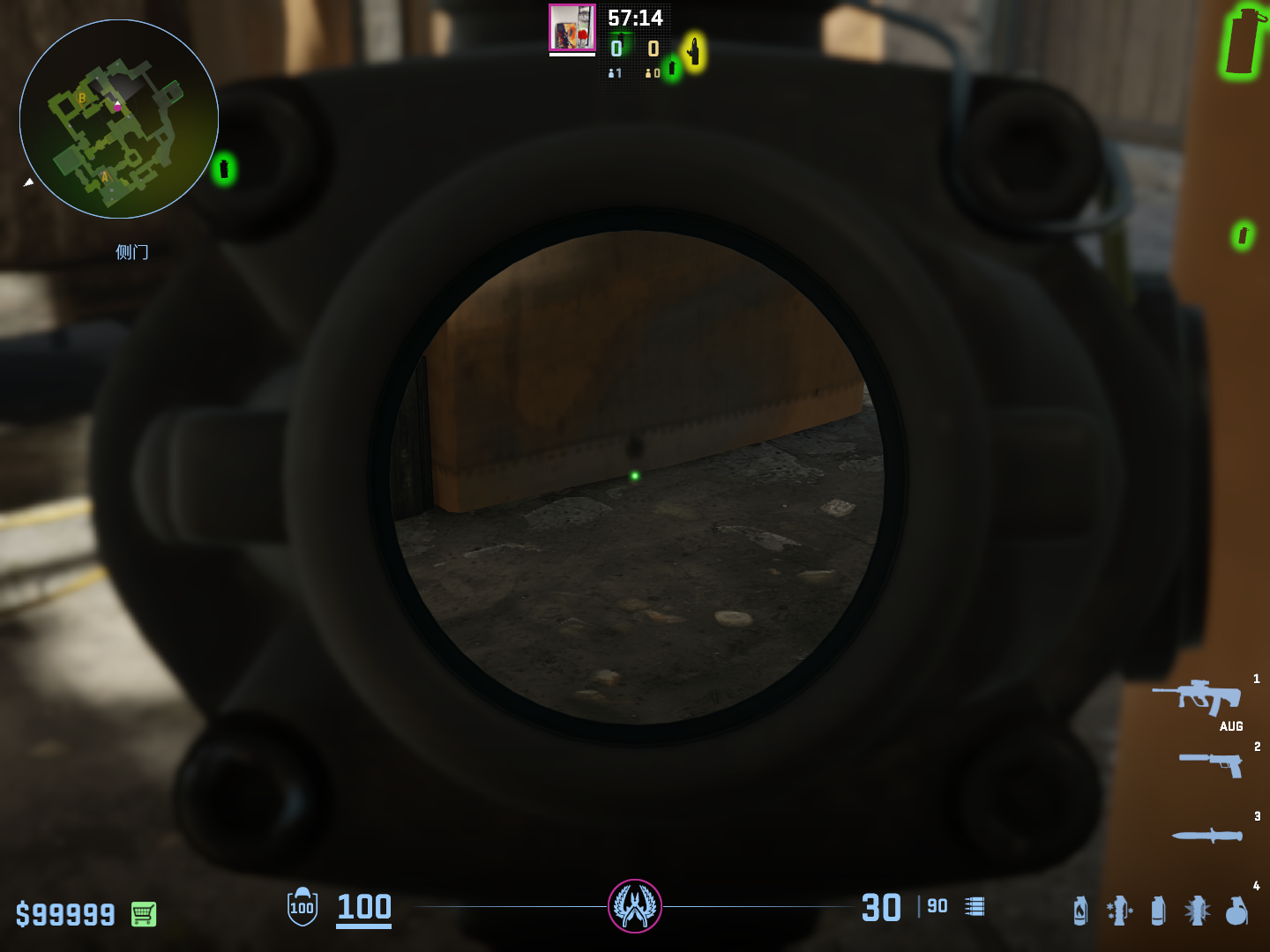Choose the decoy grenade icon

(x=1119, y=910)
